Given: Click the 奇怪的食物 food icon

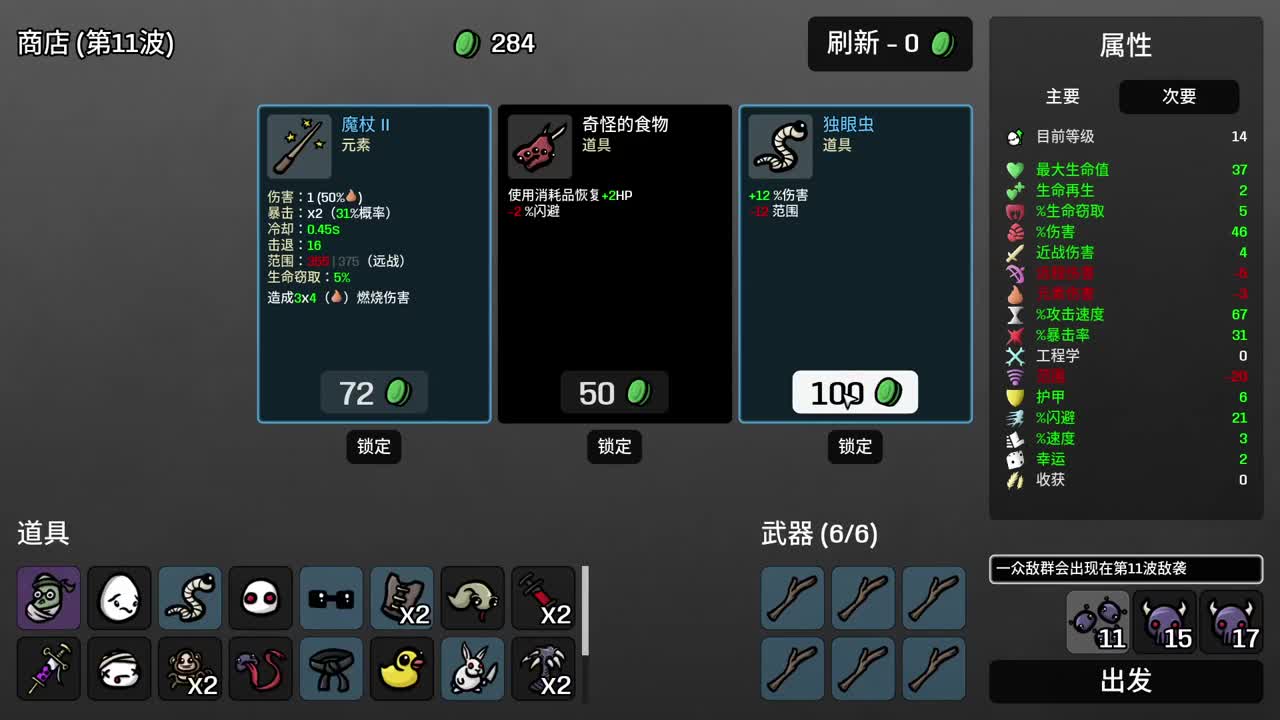Looking at the screenshot, I should pyautogui.click(x=538, y=146).
